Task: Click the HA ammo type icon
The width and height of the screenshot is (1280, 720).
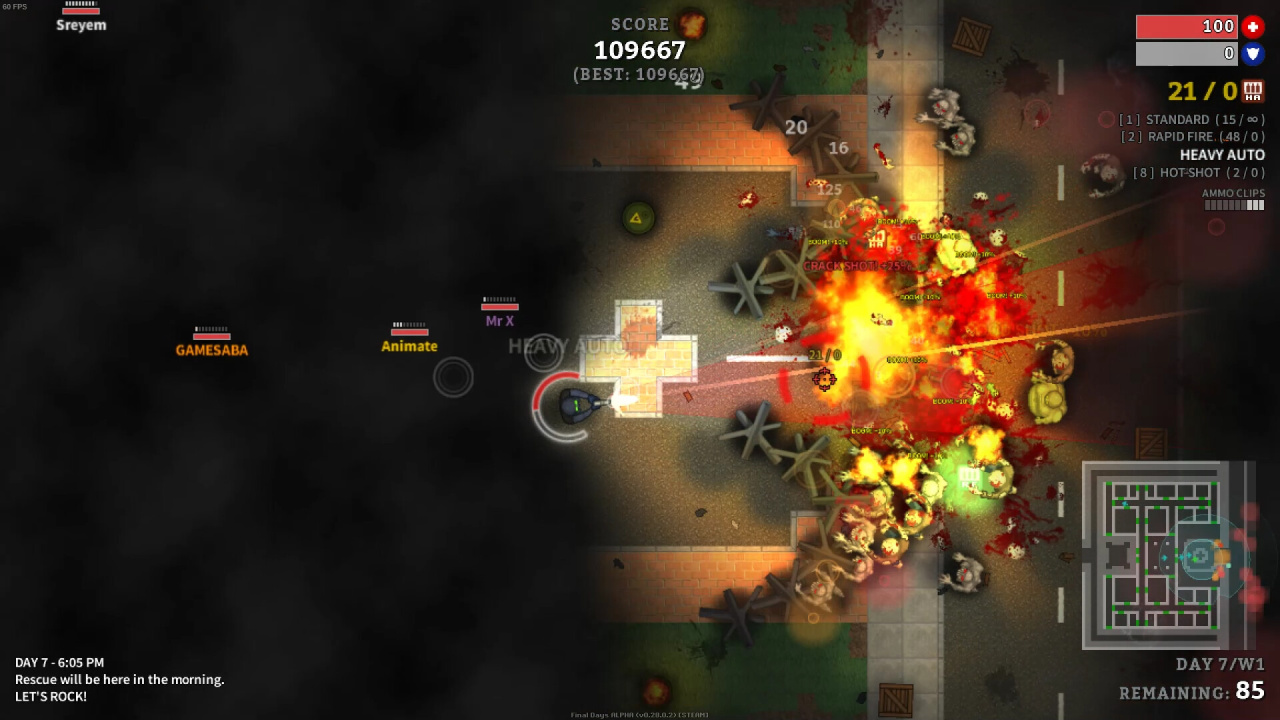Action: (x=1253, y=92)
